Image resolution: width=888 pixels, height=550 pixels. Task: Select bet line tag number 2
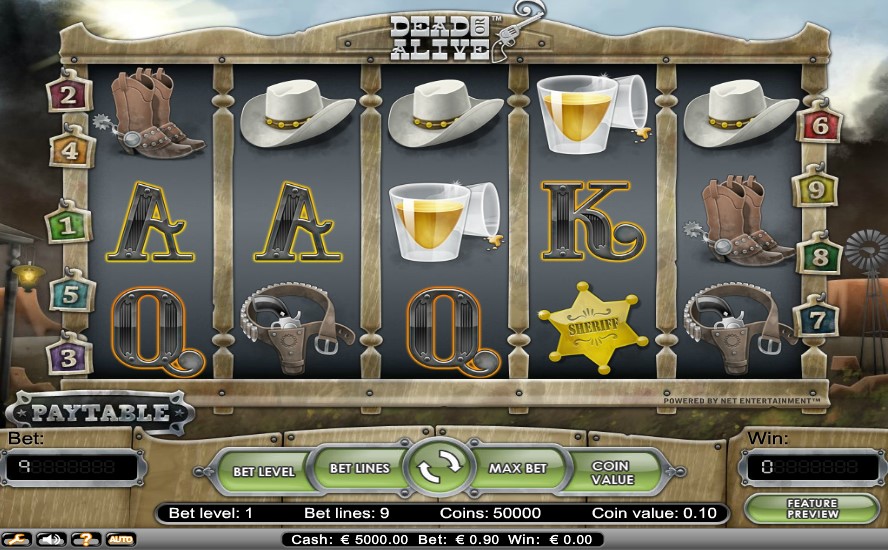(x=70, y=96)
